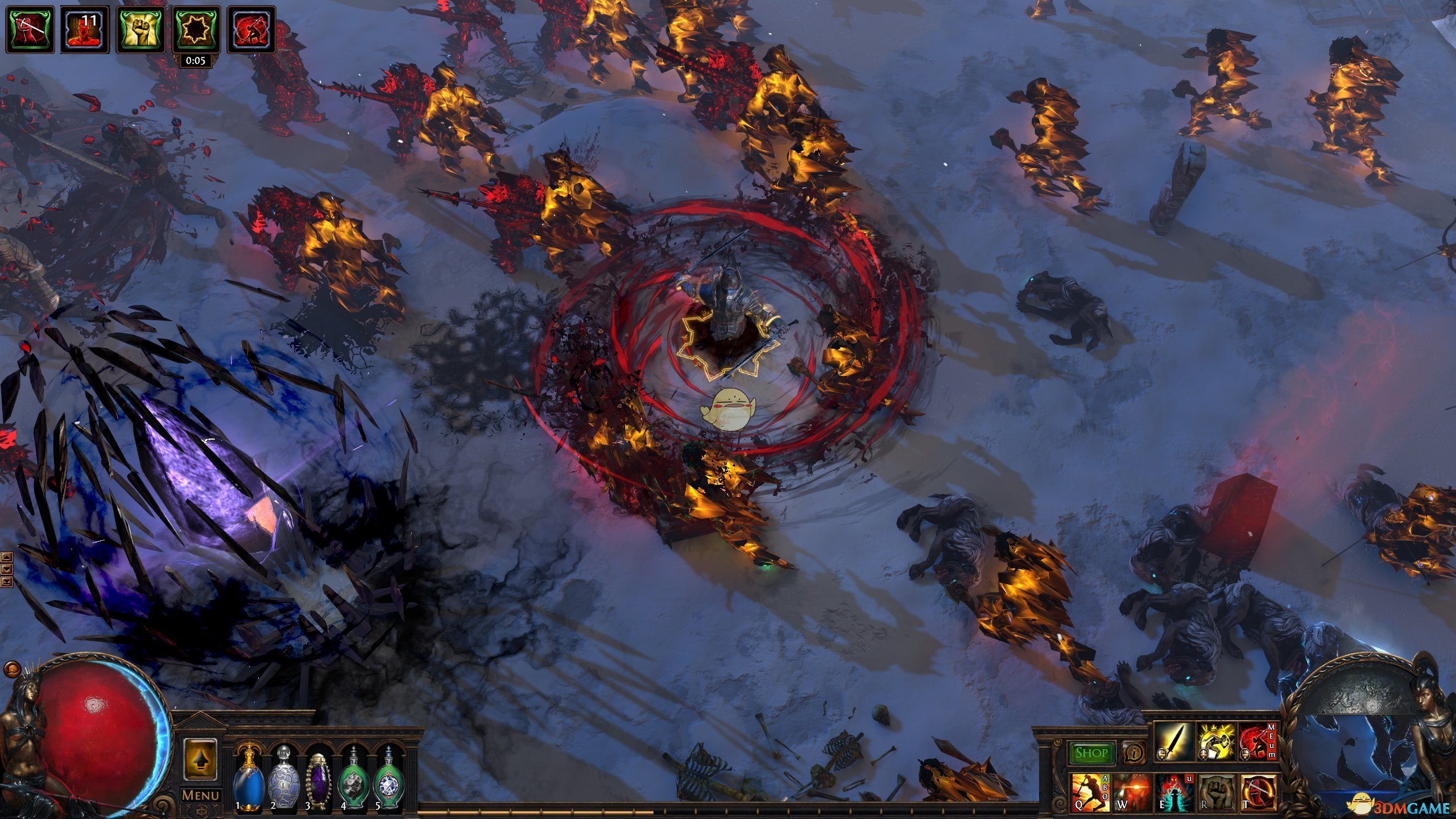Click the Menu button
1456x819 pixels.
pyautogui.click(x=200, y=795)
